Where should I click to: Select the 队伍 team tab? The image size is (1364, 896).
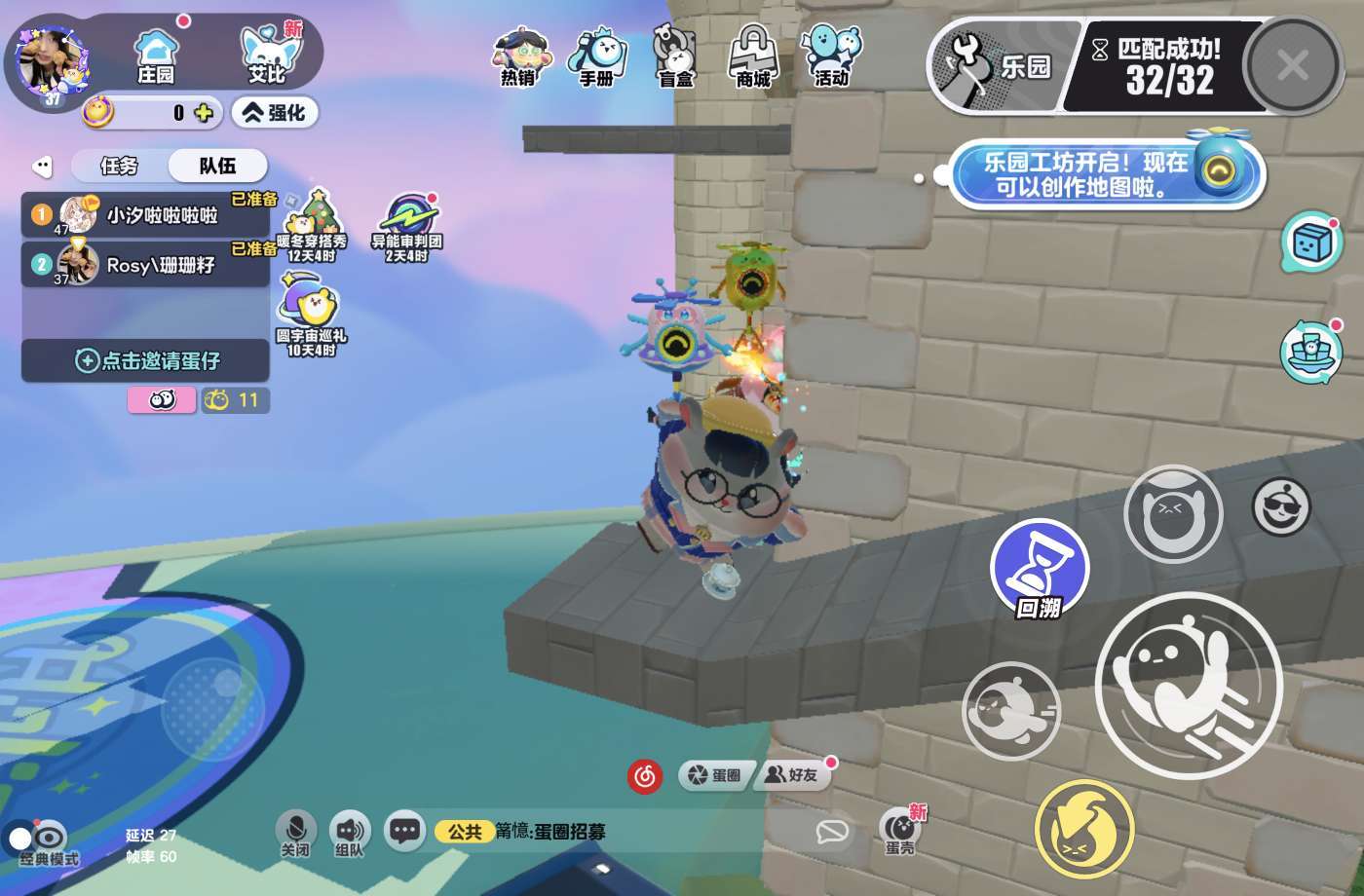(x=217, y=166)
